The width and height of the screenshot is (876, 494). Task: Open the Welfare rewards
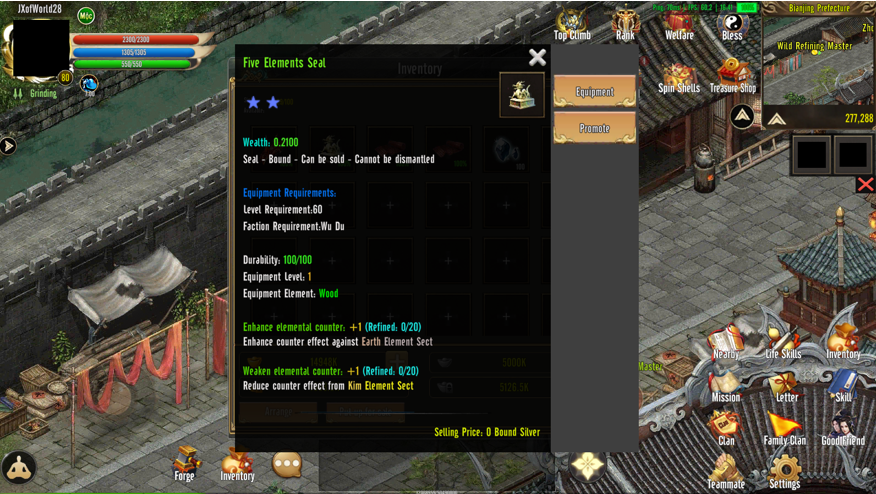[679, 24]
